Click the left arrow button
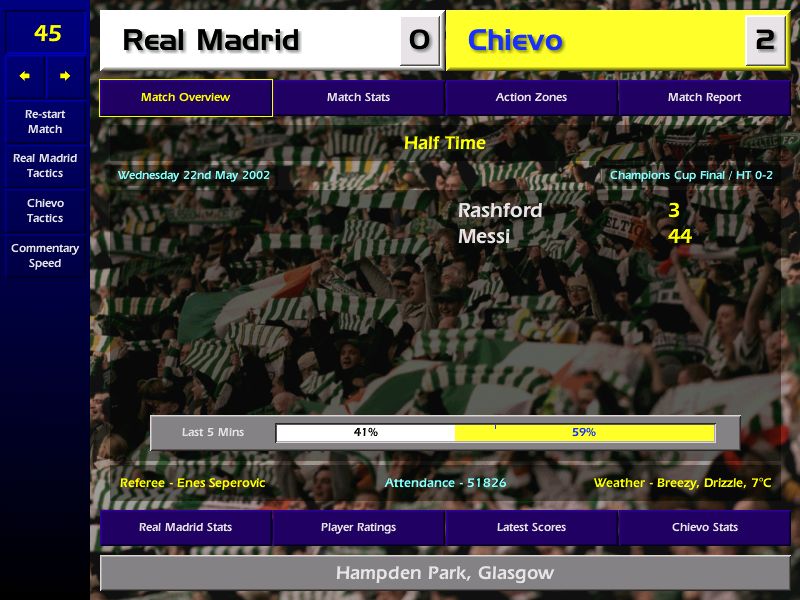800x600 pixels. [x=25, y=76]
